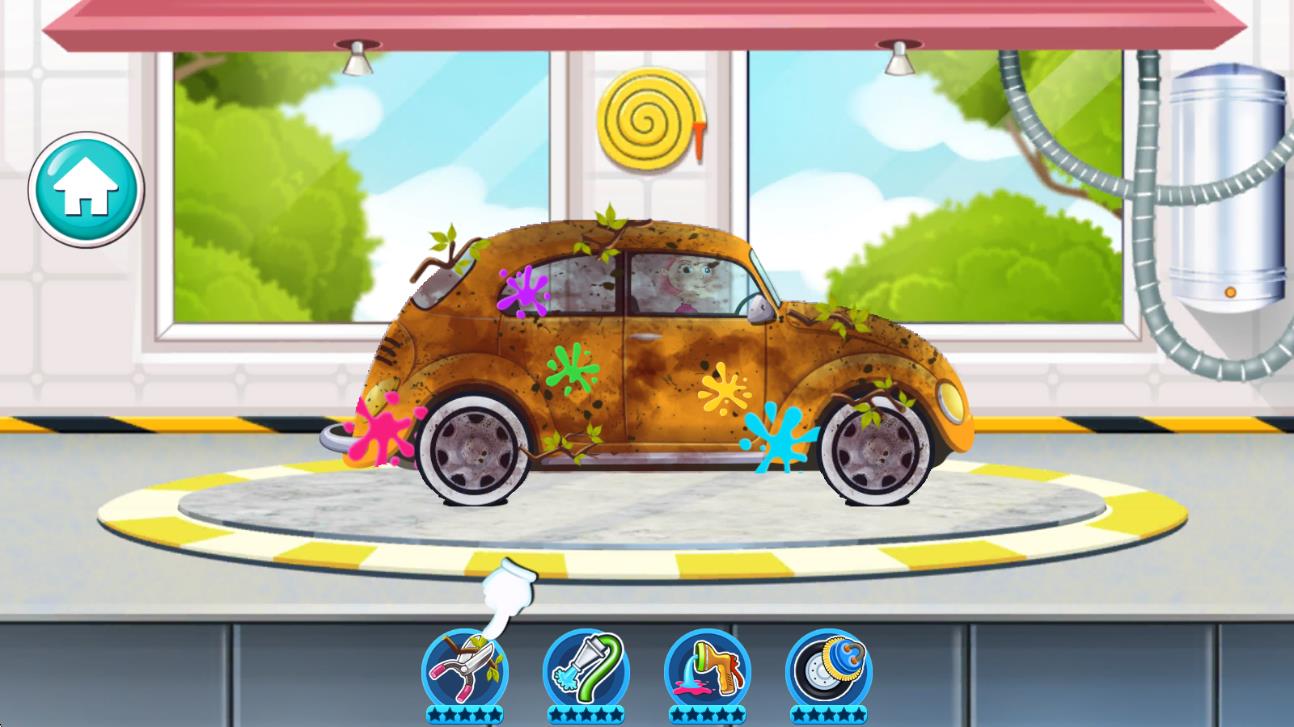Tap the stars under the tire tool
Image resolution: width=1294 pixels, height=727 pixels.
[832, 712]
